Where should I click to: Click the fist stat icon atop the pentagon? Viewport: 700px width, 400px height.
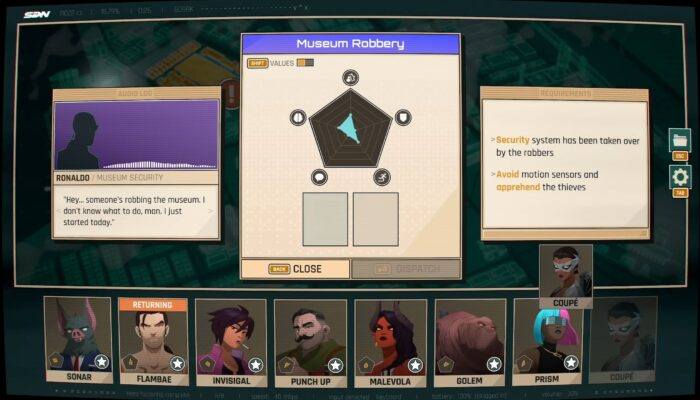(x=350, y=77)
